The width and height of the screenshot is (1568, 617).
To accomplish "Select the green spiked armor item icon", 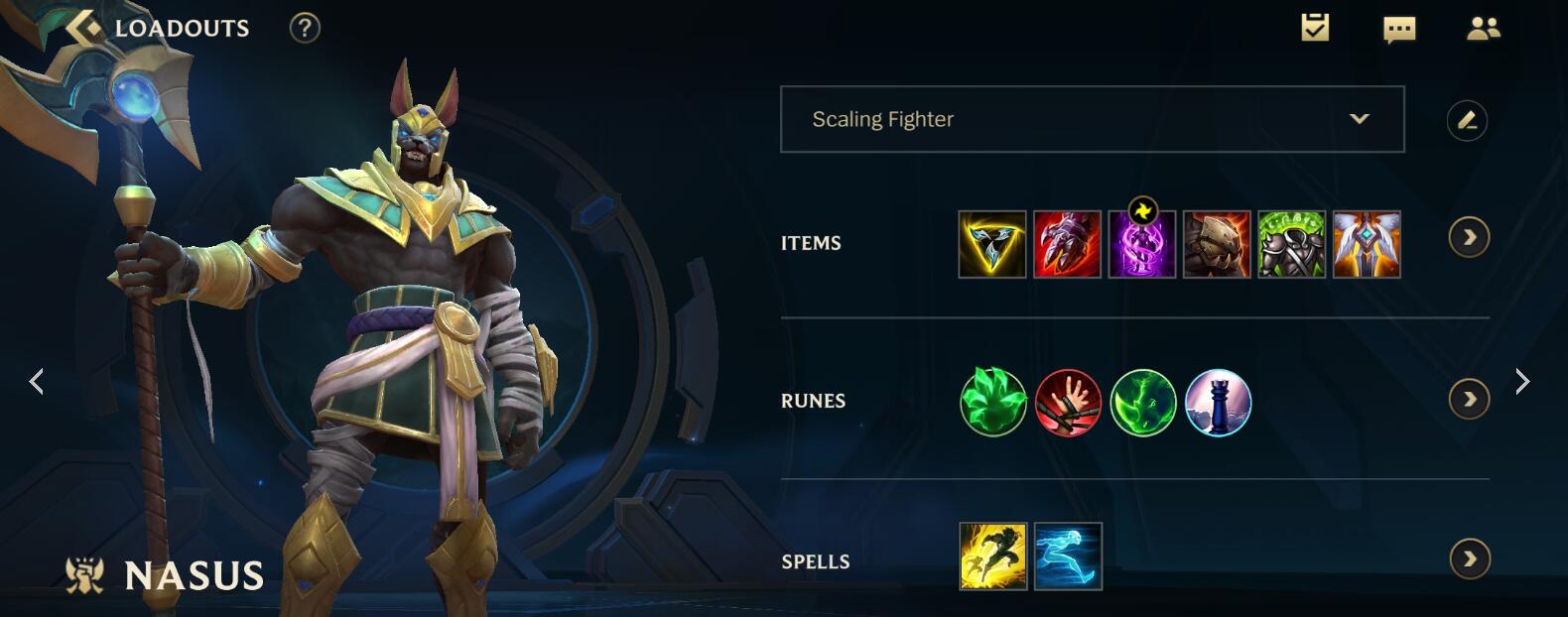I will [x=1291, y=244].
